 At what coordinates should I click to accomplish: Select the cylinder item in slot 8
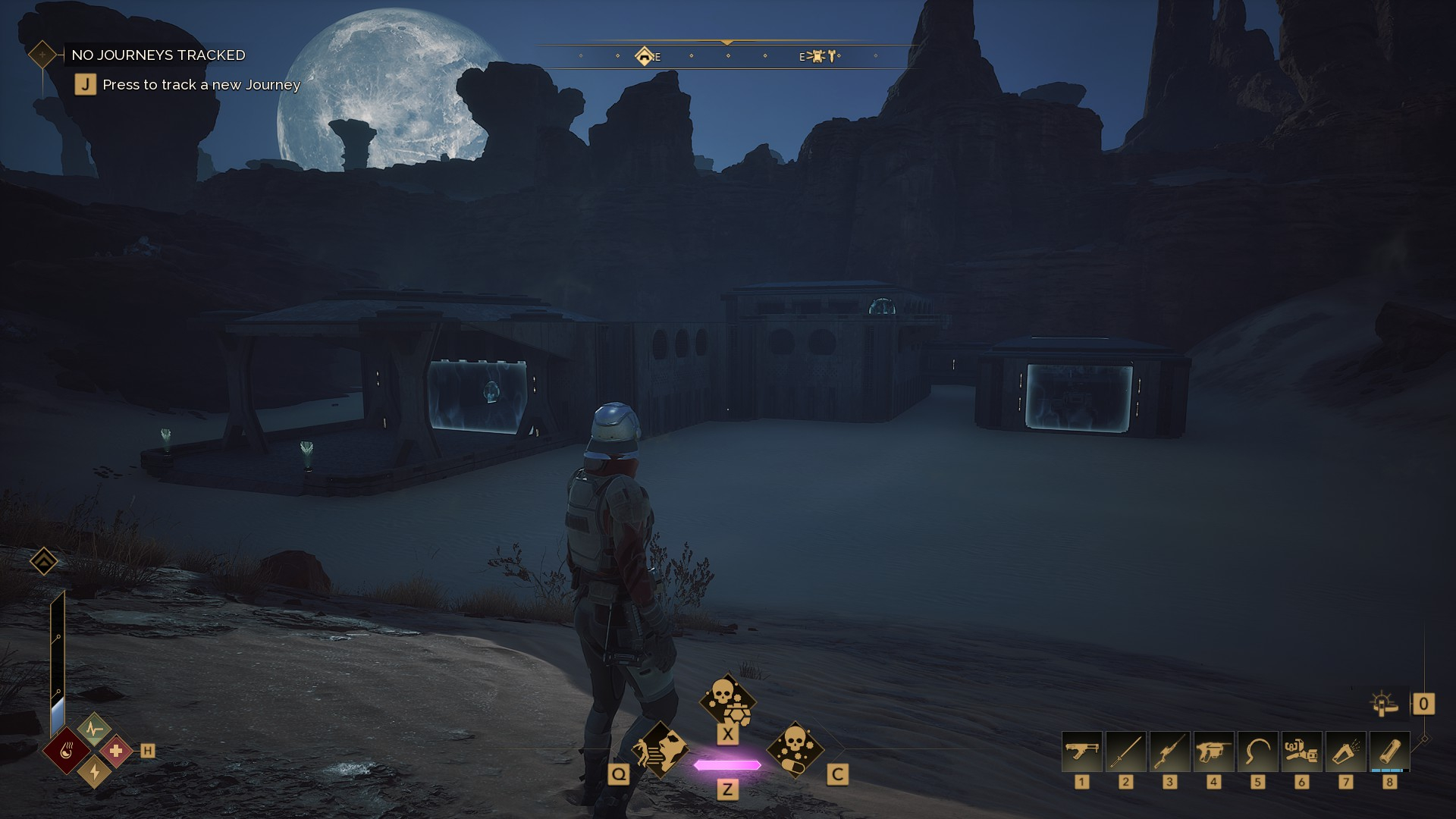[1389, 752]
